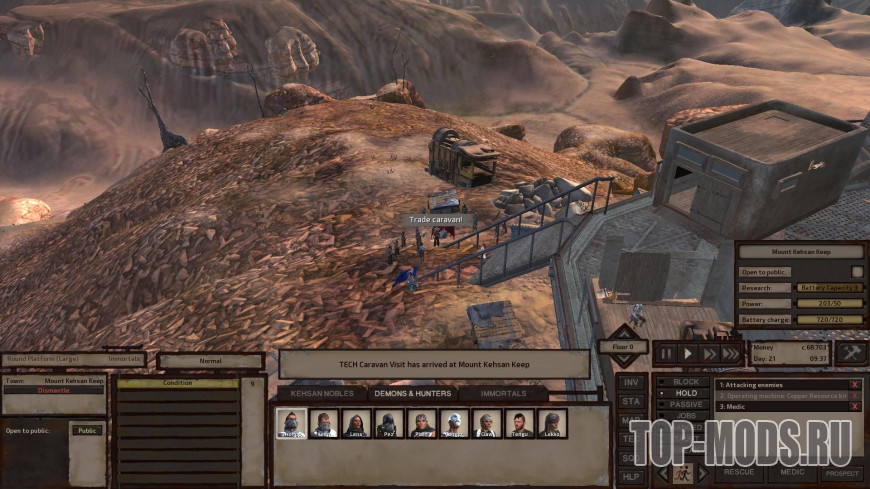Set game speed to normal play
Viewport: 870px width, 489px height.
[x=687, y=353]
